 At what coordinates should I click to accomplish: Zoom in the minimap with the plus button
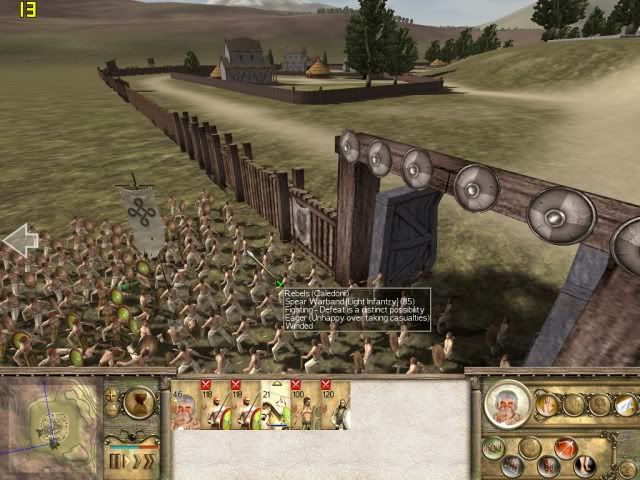point(111,395)
